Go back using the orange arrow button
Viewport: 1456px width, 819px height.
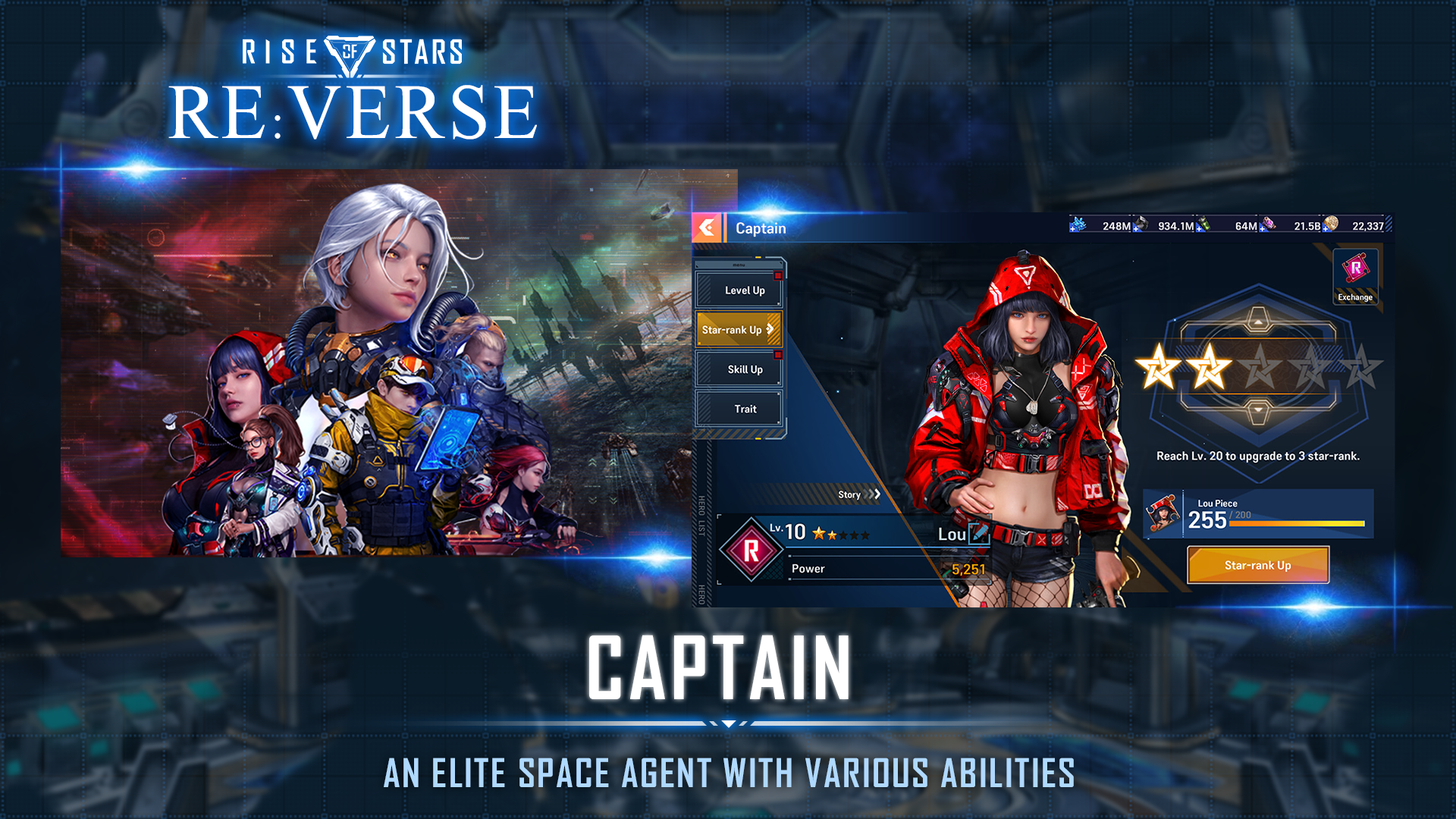point(707,227)
